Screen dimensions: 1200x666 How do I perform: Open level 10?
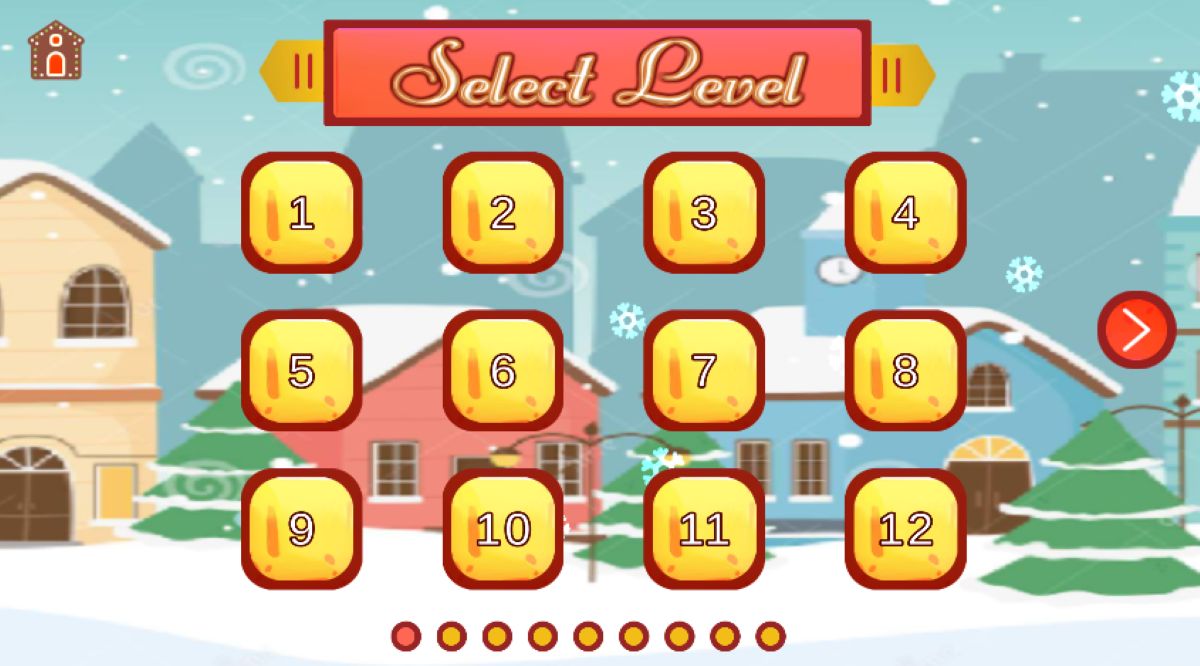(x=502, y=529)
